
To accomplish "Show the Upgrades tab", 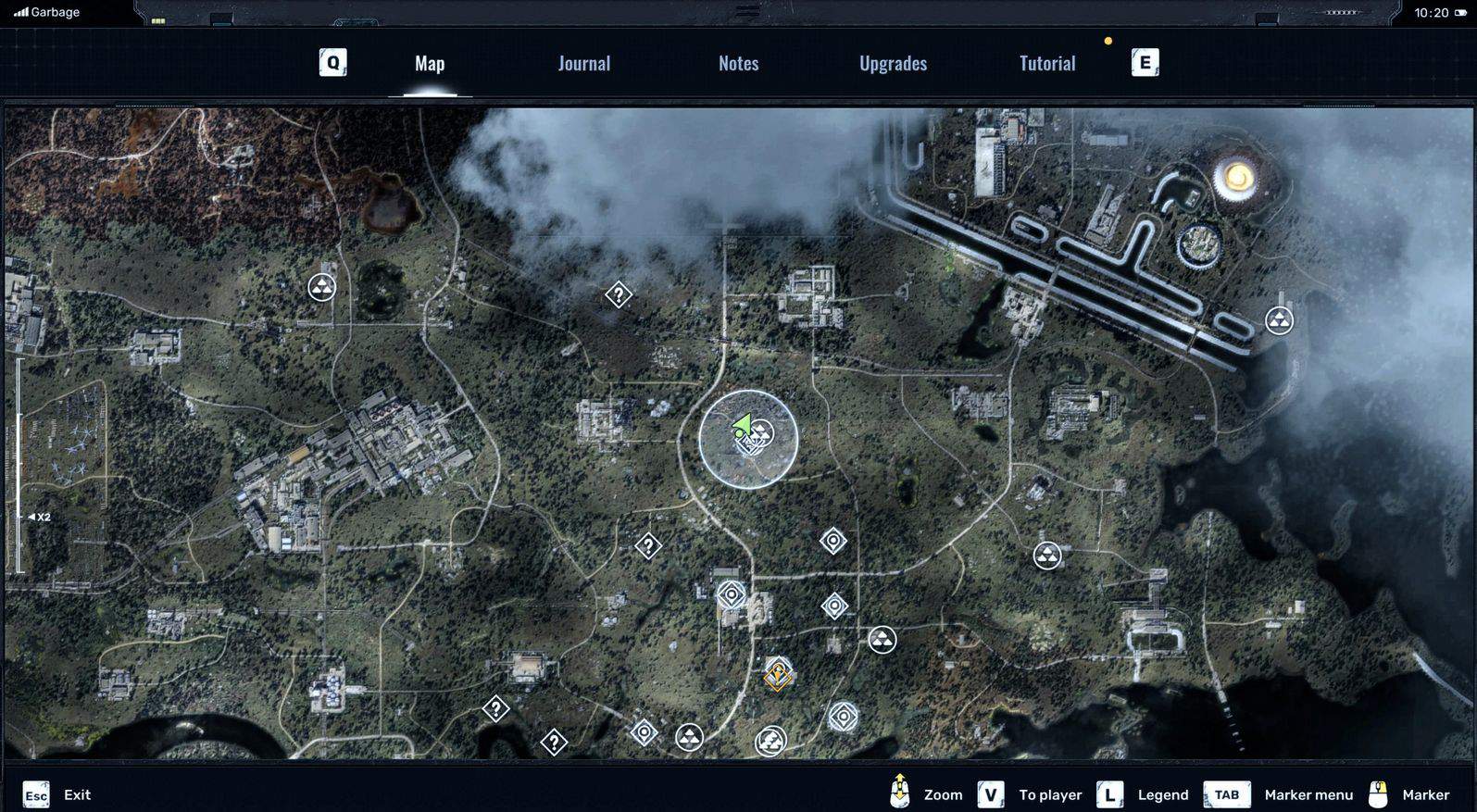I will (893, 63).
